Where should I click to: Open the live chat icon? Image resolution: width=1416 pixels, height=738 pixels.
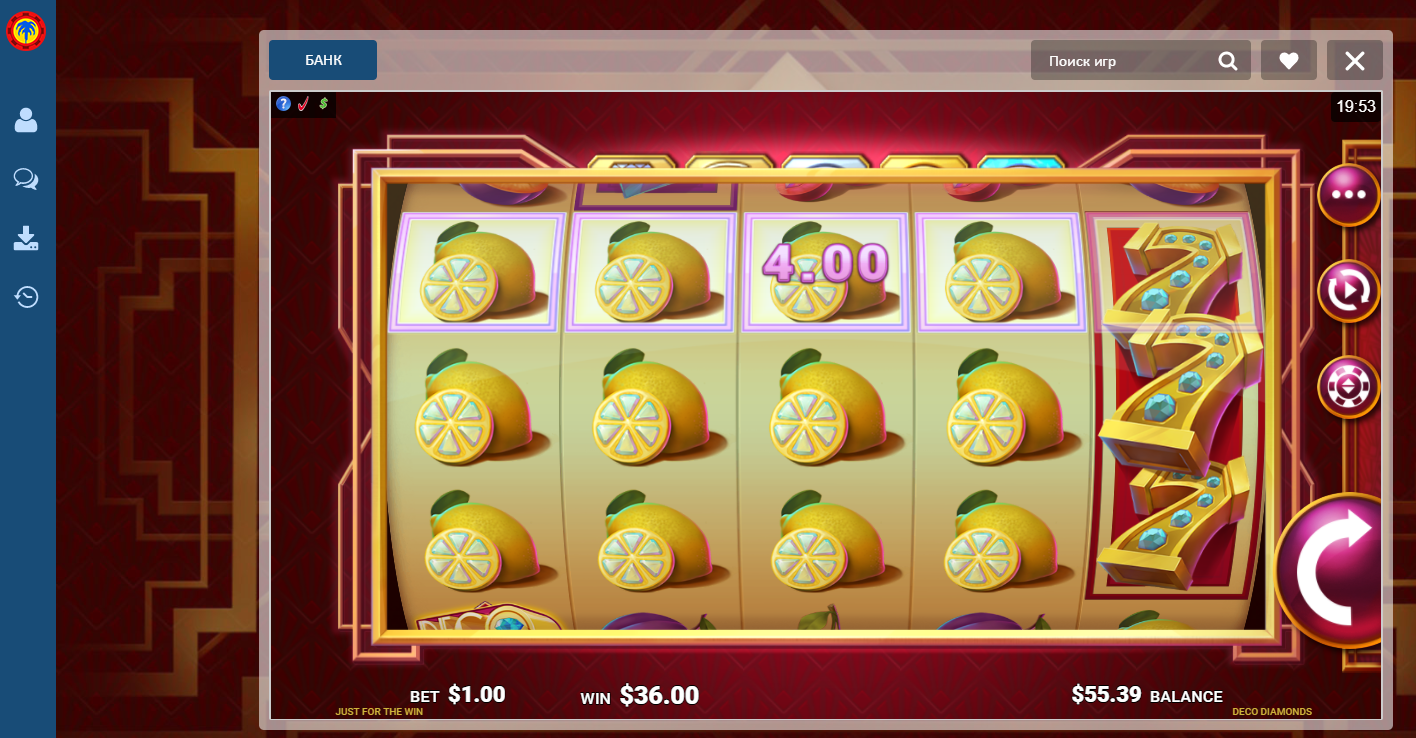[27, 179]
